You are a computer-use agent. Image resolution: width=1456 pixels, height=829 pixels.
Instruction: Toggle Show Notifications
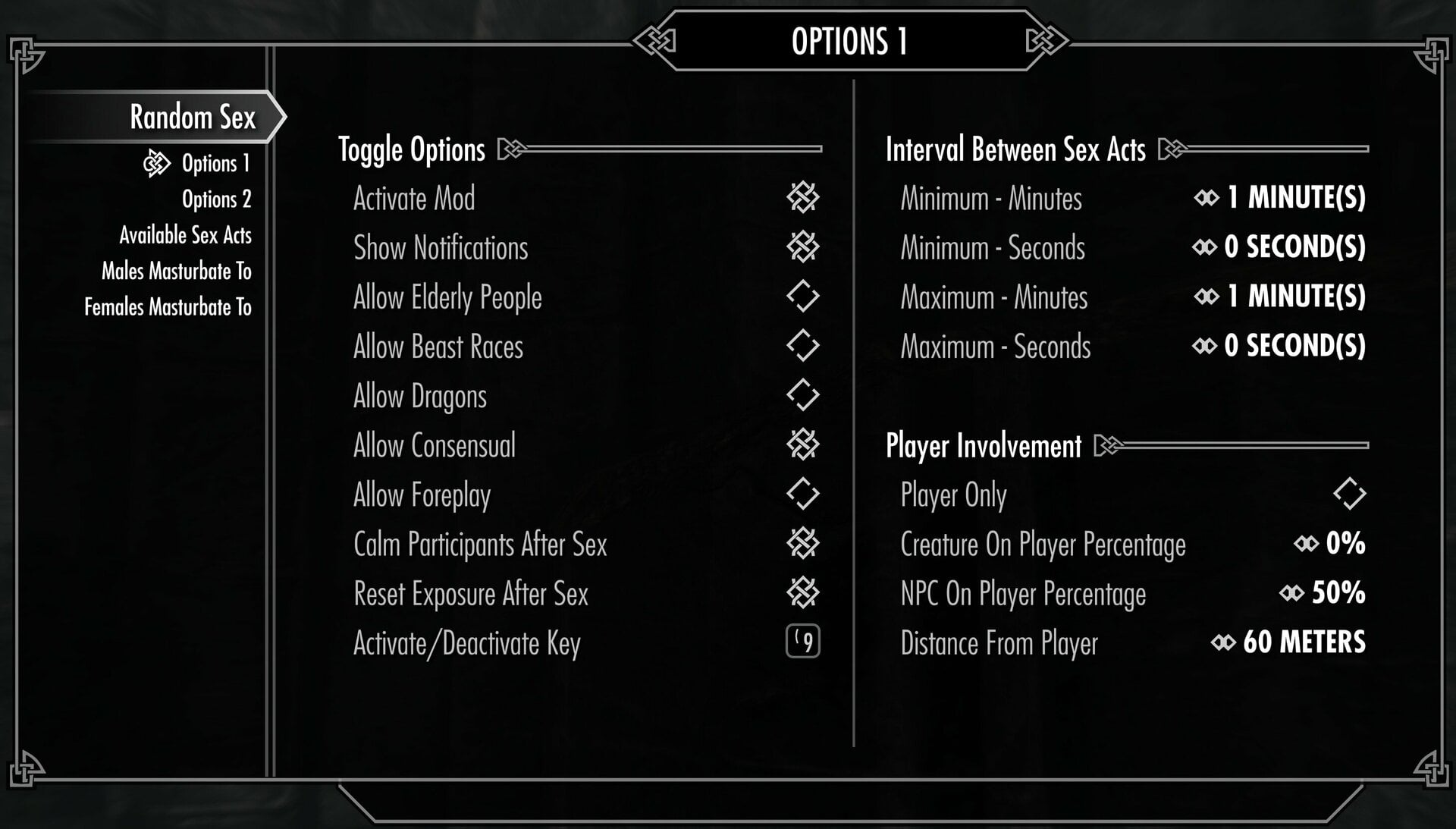click(802, 247)
